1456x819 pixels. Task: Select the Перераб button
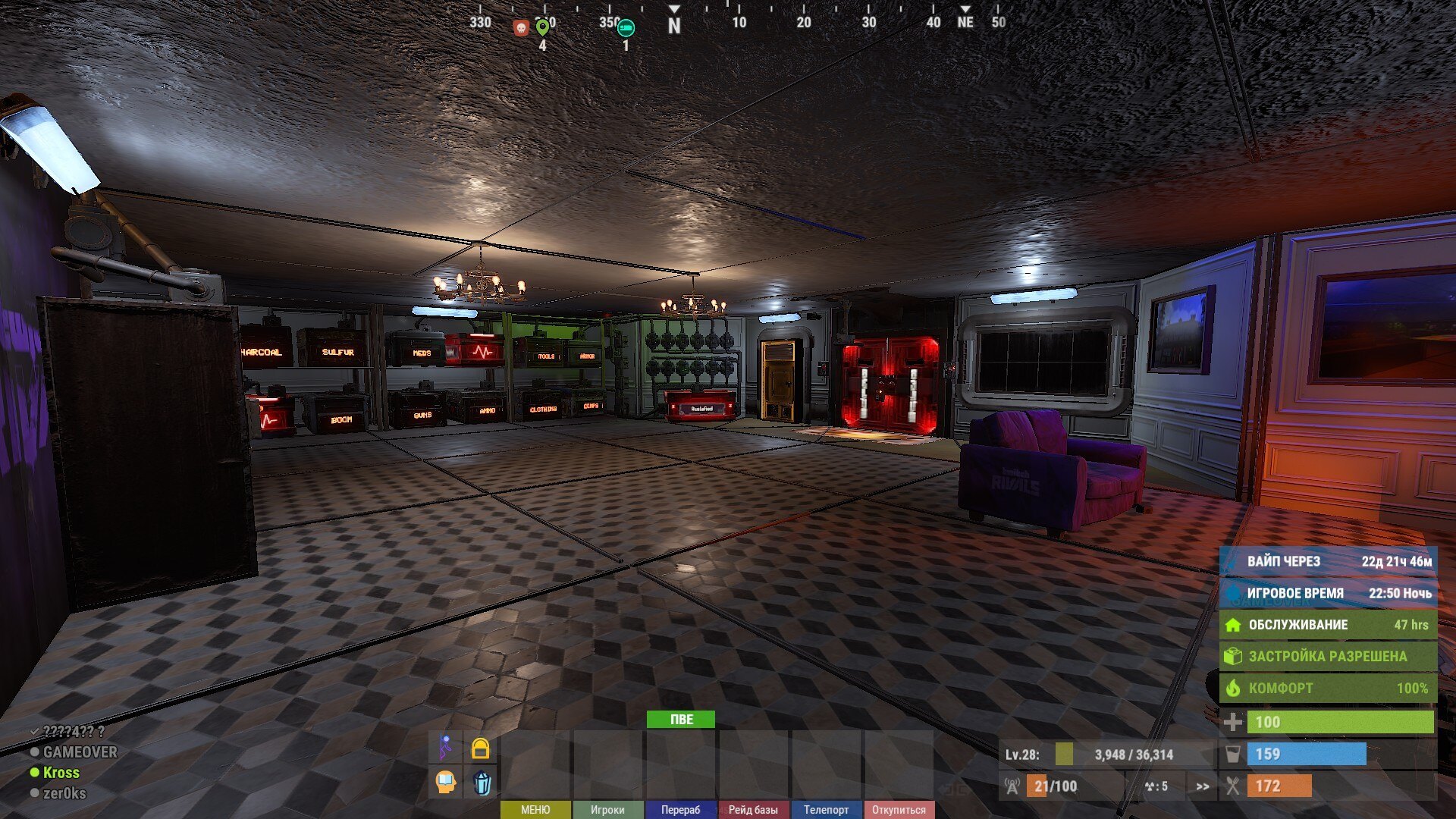coord(680,810)
